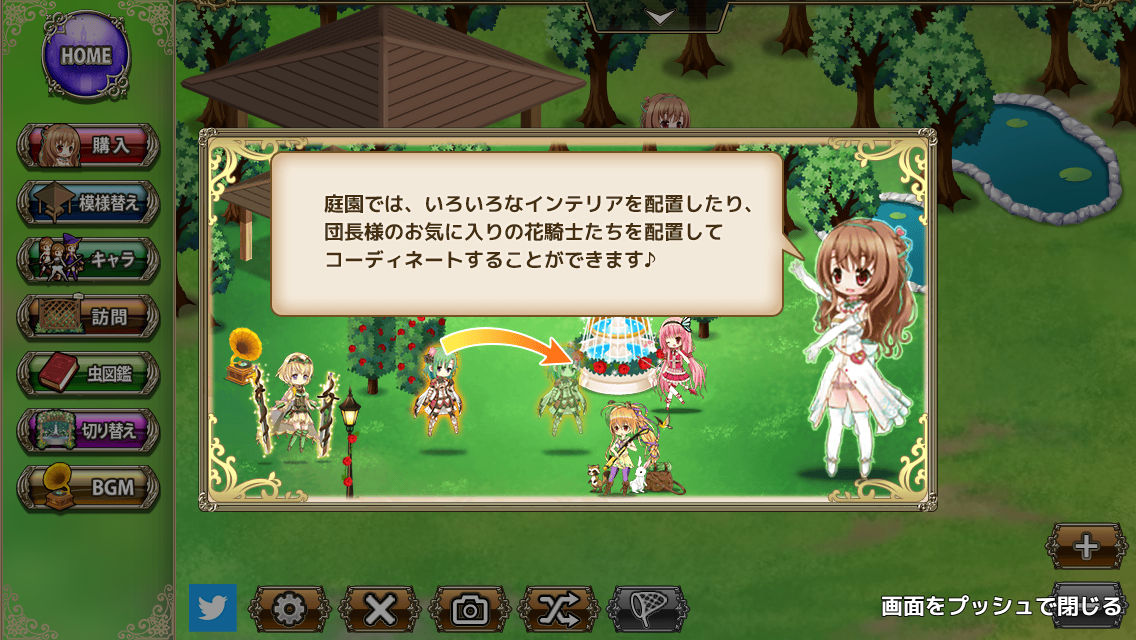Take a screenshot with the camera button
Image resolution: width=1136 pixels, height=640 pixels.
pyautogui.click(x=469, y=608)
